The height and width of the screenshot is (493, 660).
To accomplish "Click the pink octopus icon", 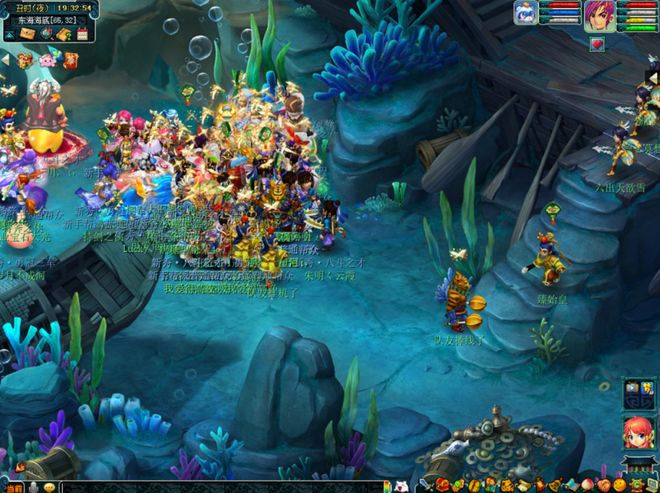I will pyautogui.click(x=47, y=60).
